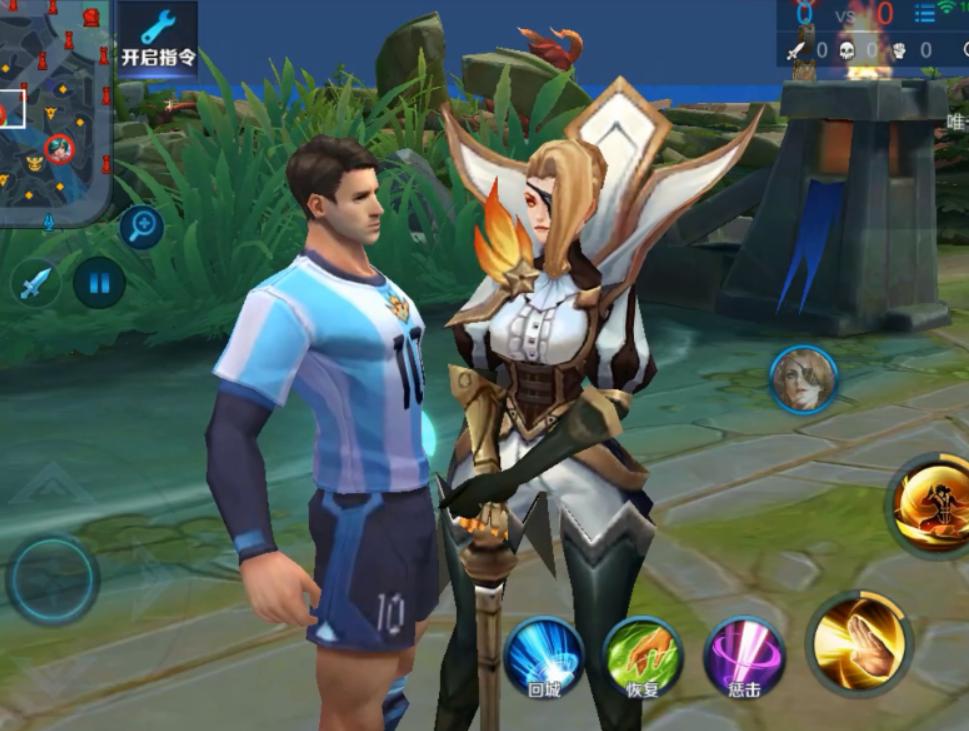Tap the virtual movement joystick
This screenshot has width=969, height=731.
point(52,579)
